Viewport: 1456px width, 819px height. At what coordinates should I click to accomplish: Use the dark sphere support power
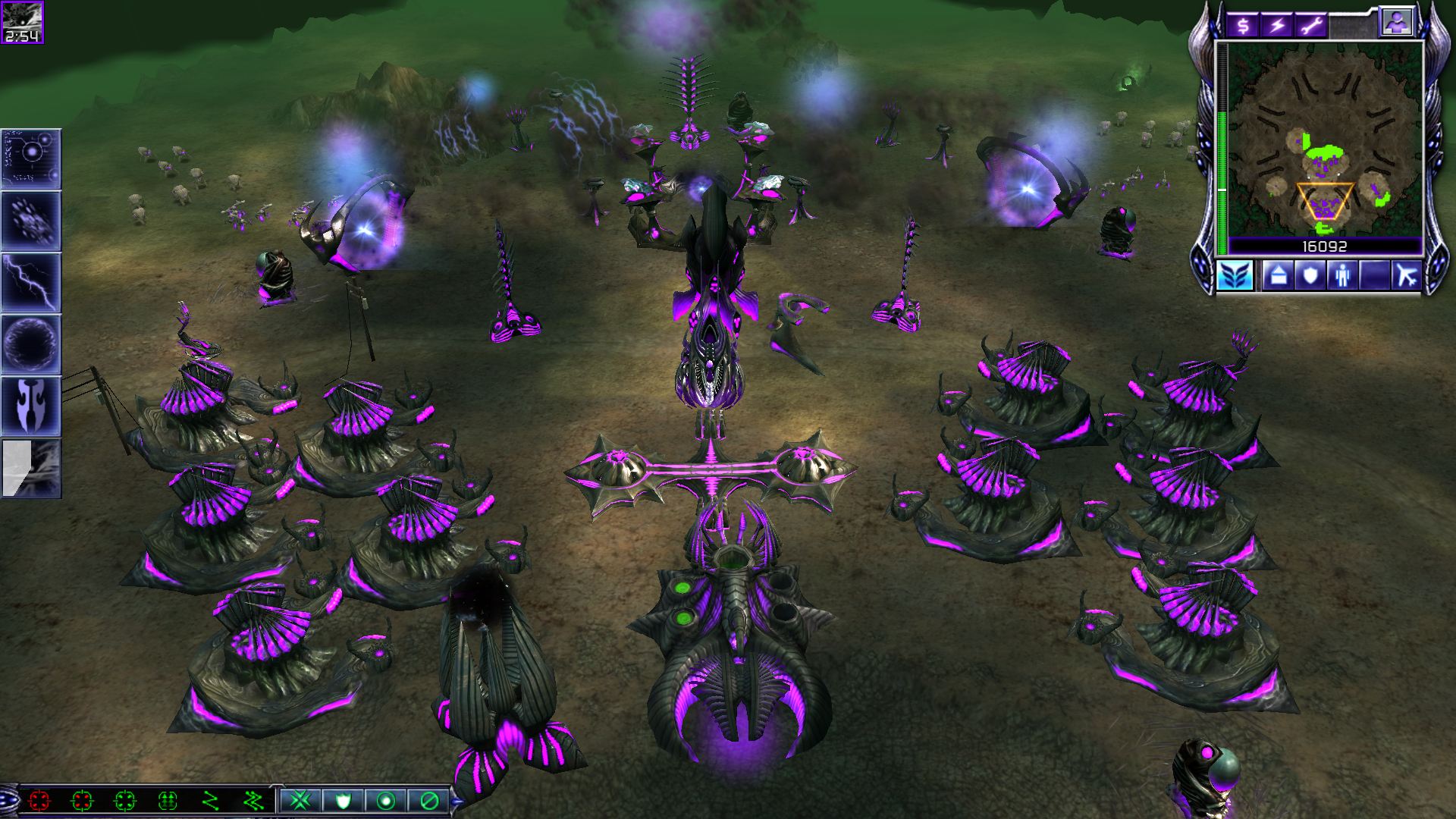(31, 344)
